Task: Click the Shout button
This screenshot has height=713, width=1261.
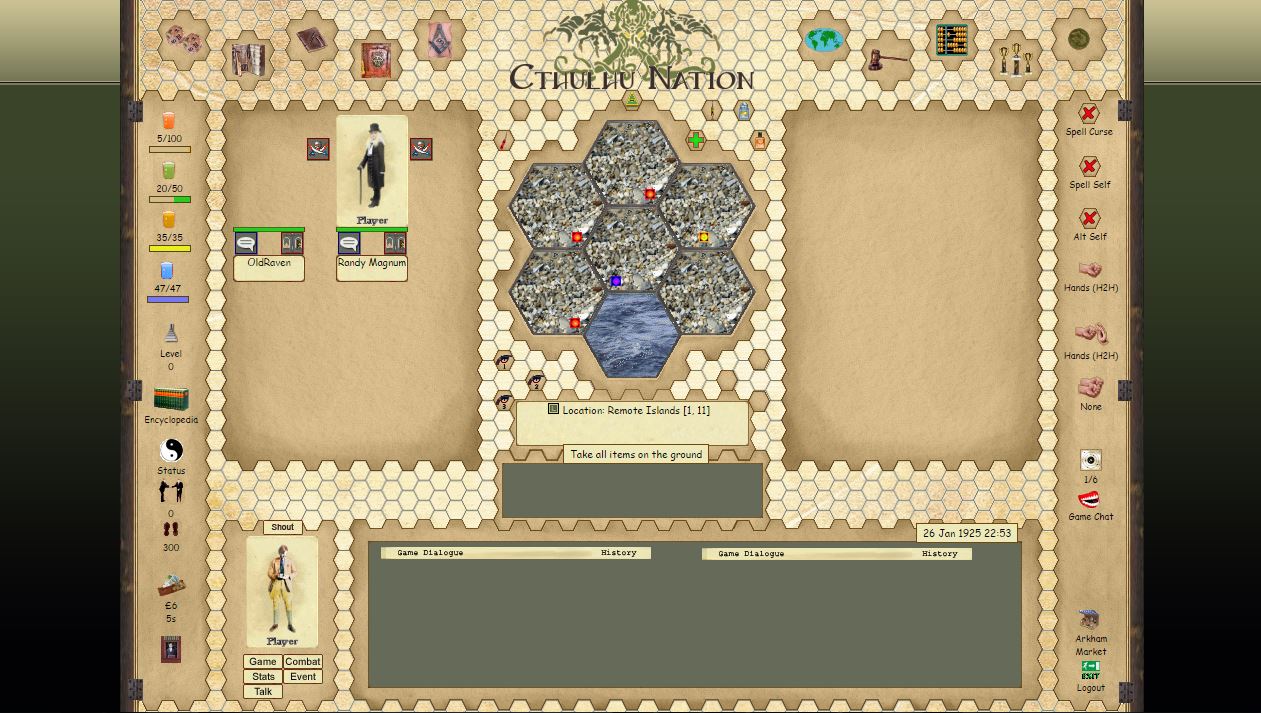Action: pos(283,527)
